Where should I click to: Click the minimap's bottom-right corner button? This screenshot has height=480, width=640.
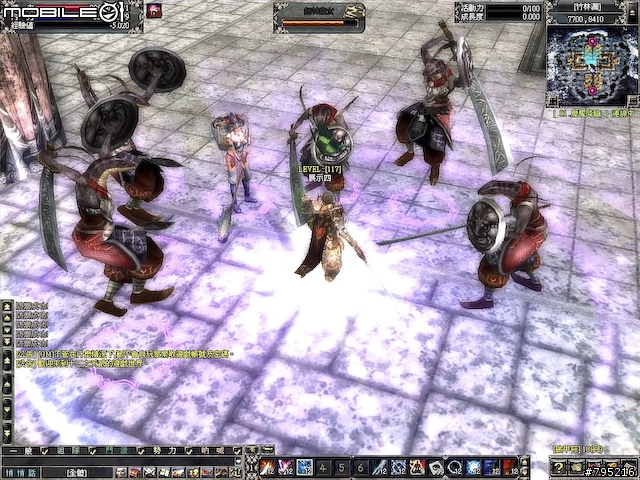click(632, 101)
